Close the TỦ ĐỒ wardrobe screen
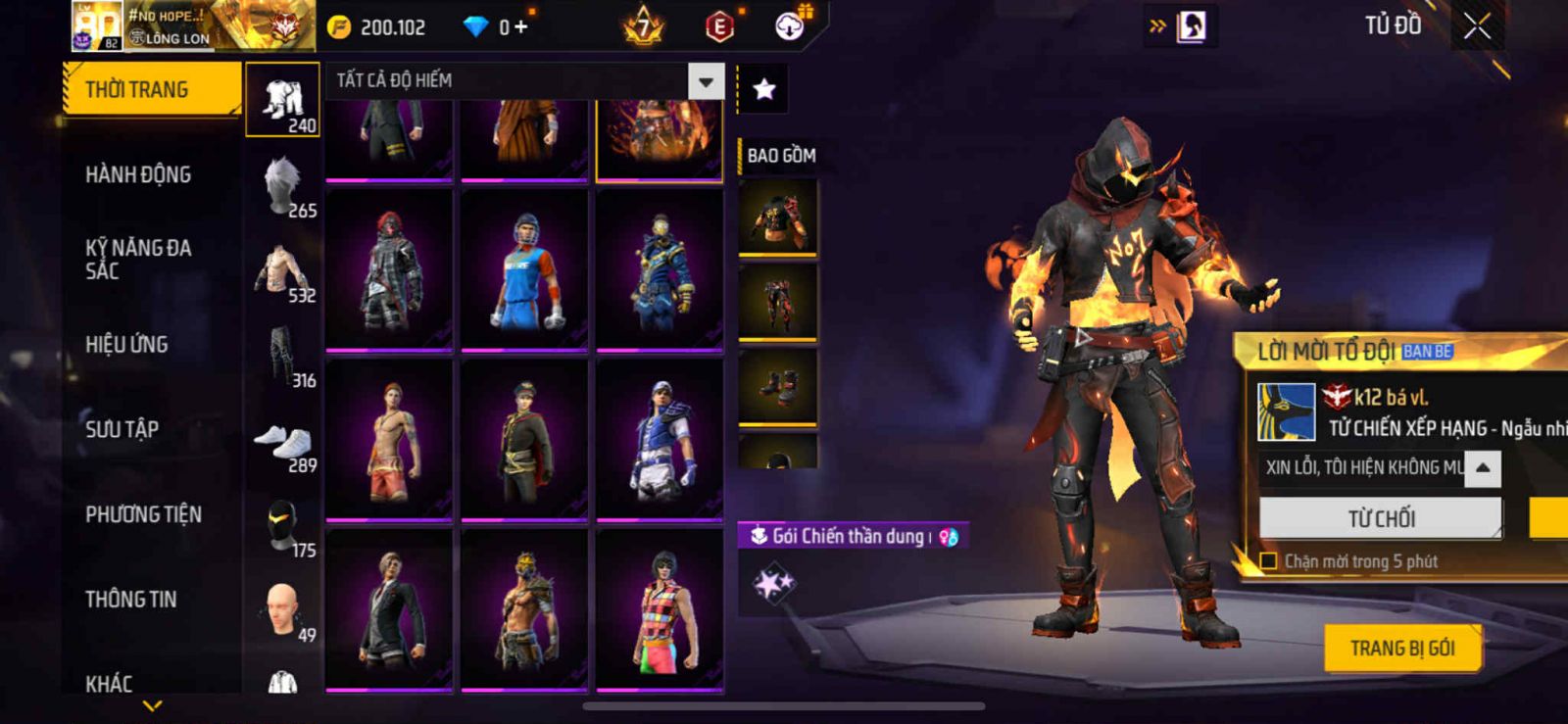The width and height of the screenshot is (1568, 724). (1477, 26)
